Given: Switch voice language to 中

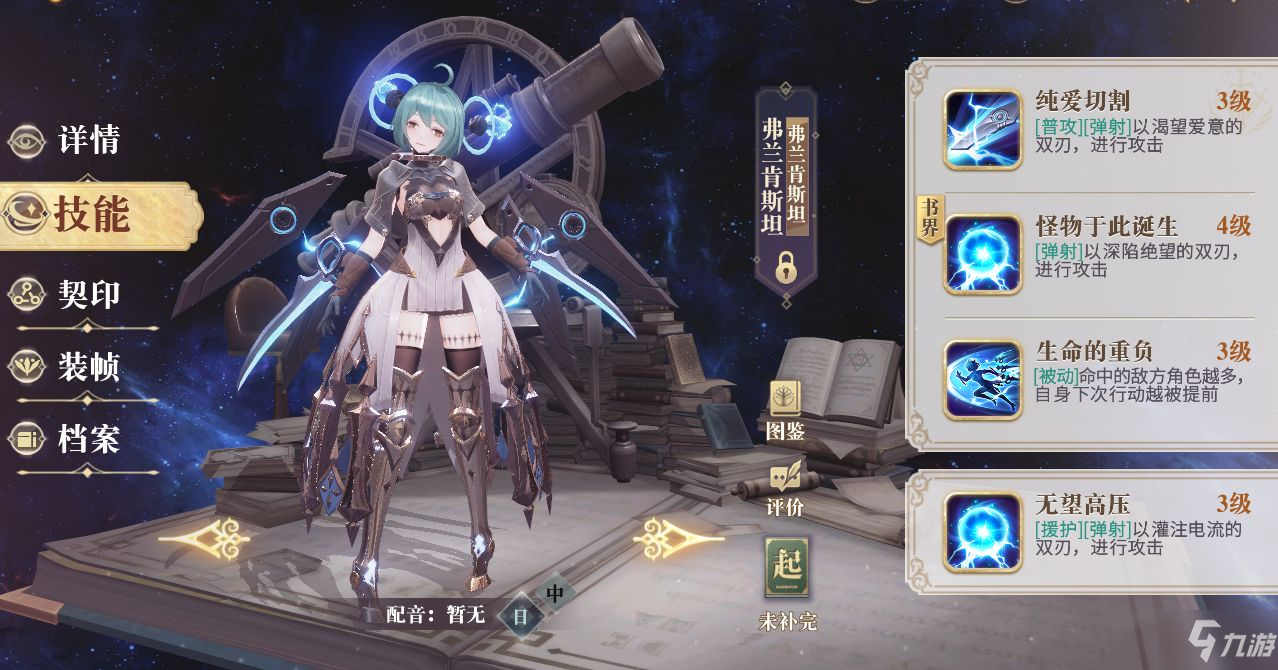Looking at the screenshot, I should 555,593.
